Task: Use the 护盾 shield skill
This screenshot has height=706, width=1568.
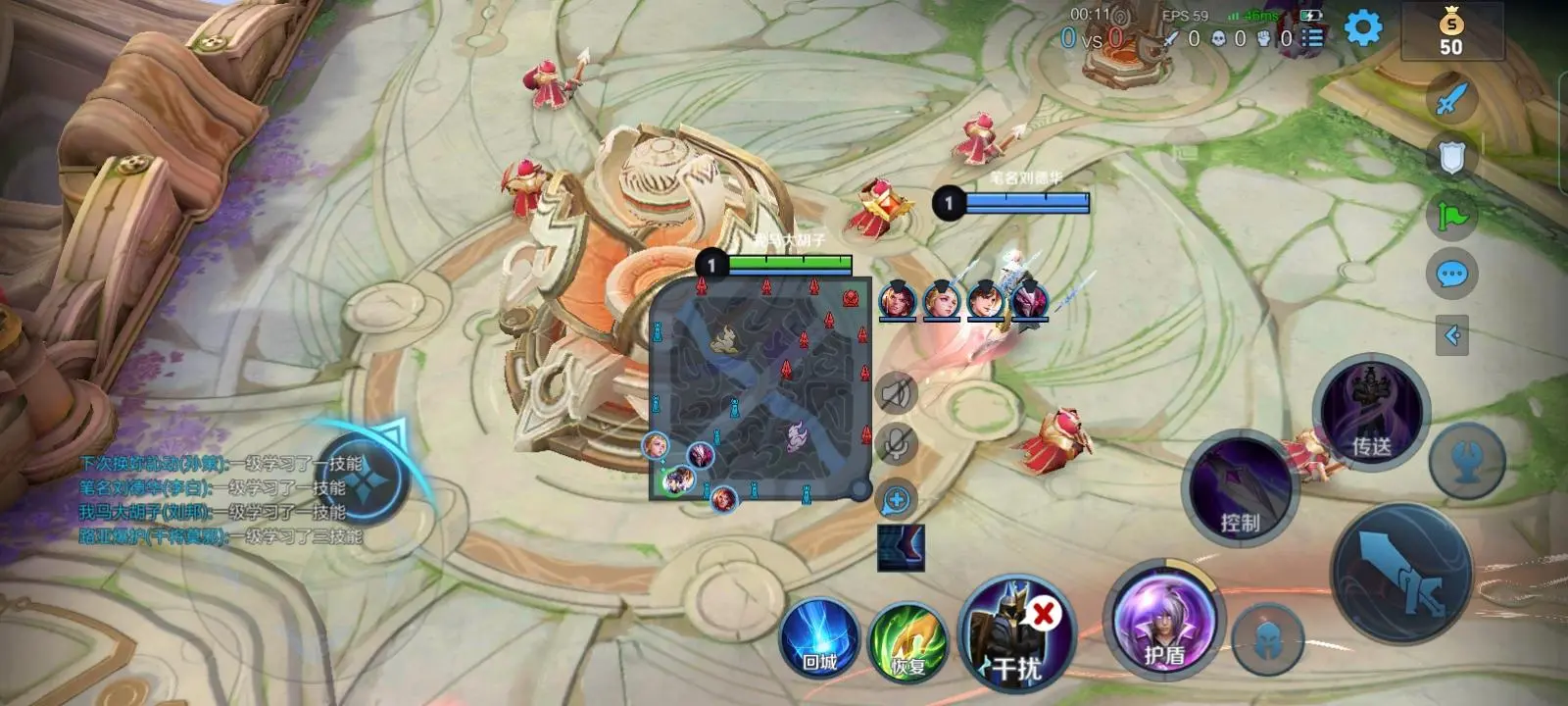Action: [1165, 620]
